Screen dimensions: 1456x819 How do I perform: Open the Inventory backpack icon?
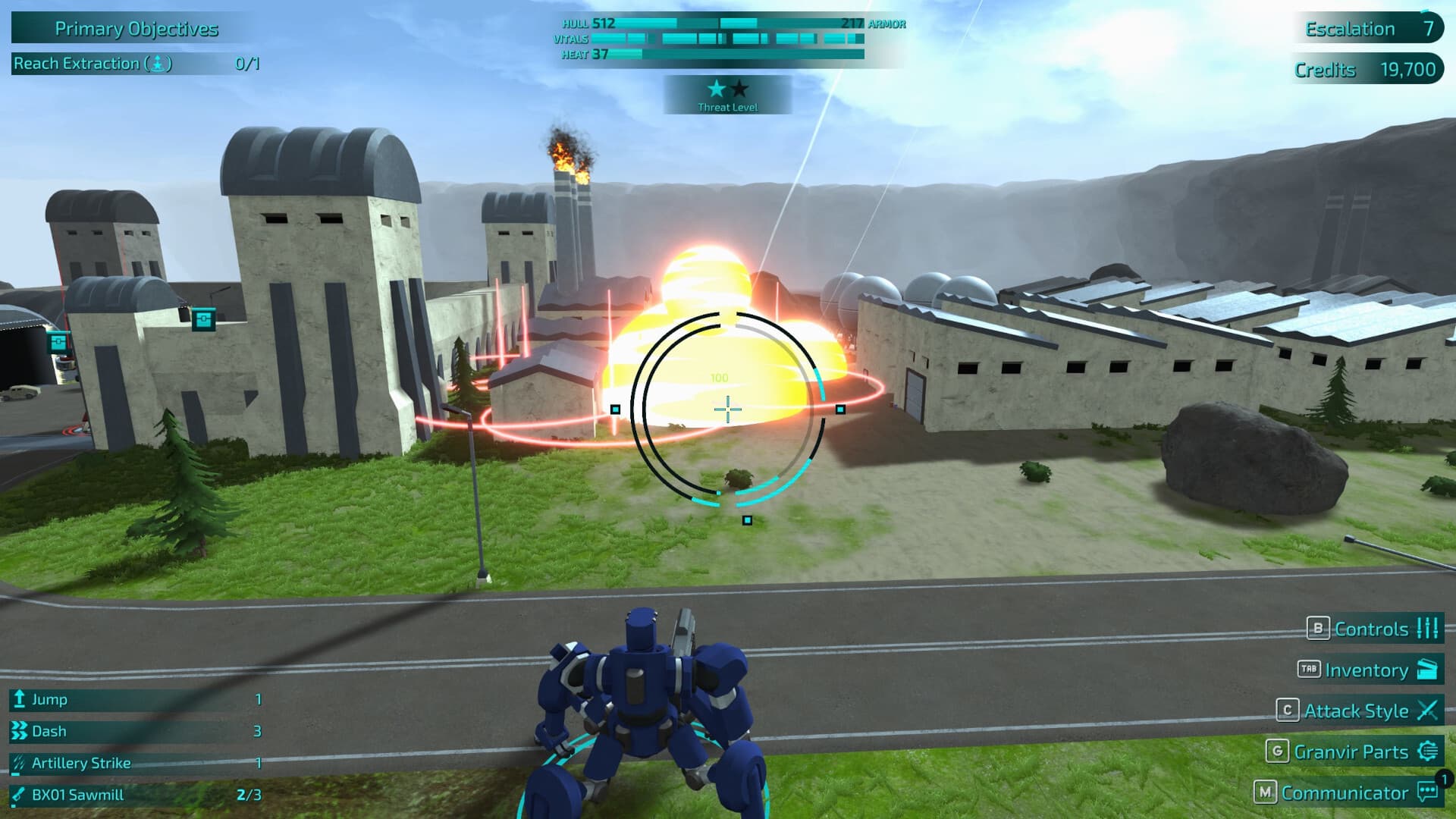pos(1429,670)
